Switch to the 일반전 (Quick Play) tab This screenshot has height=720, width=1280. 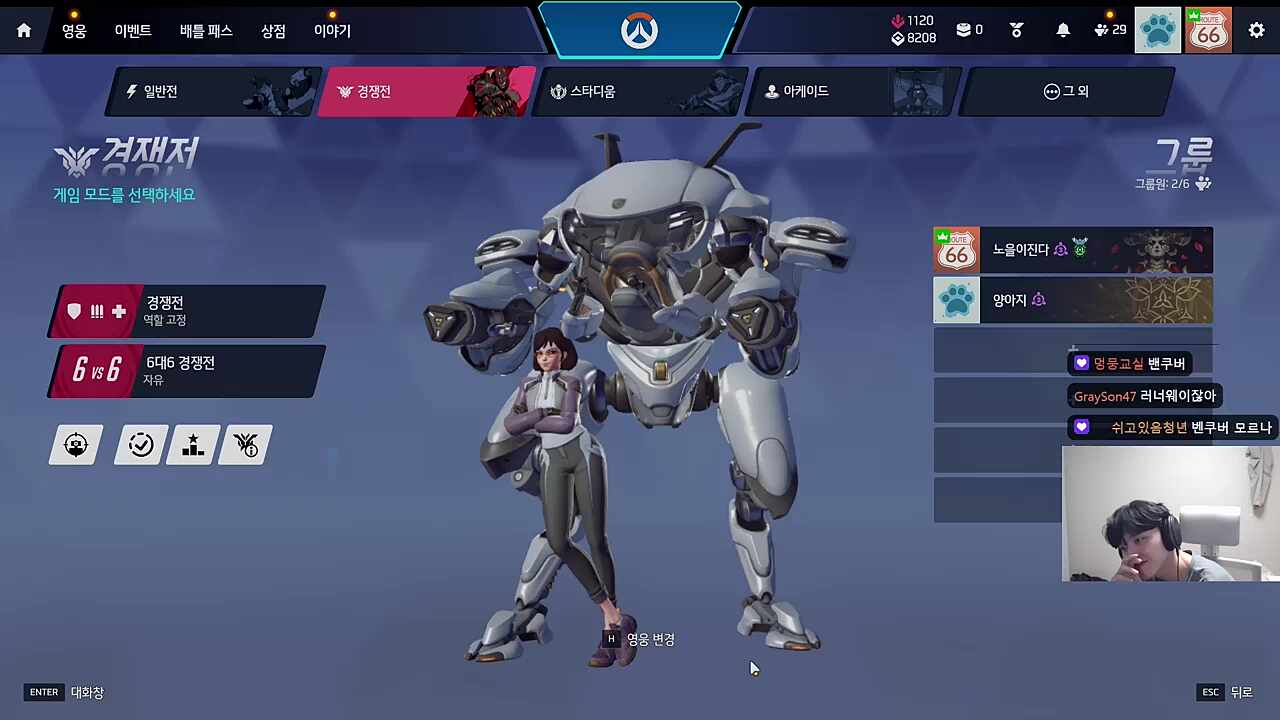pyautogui.click(x=213, y=92)
